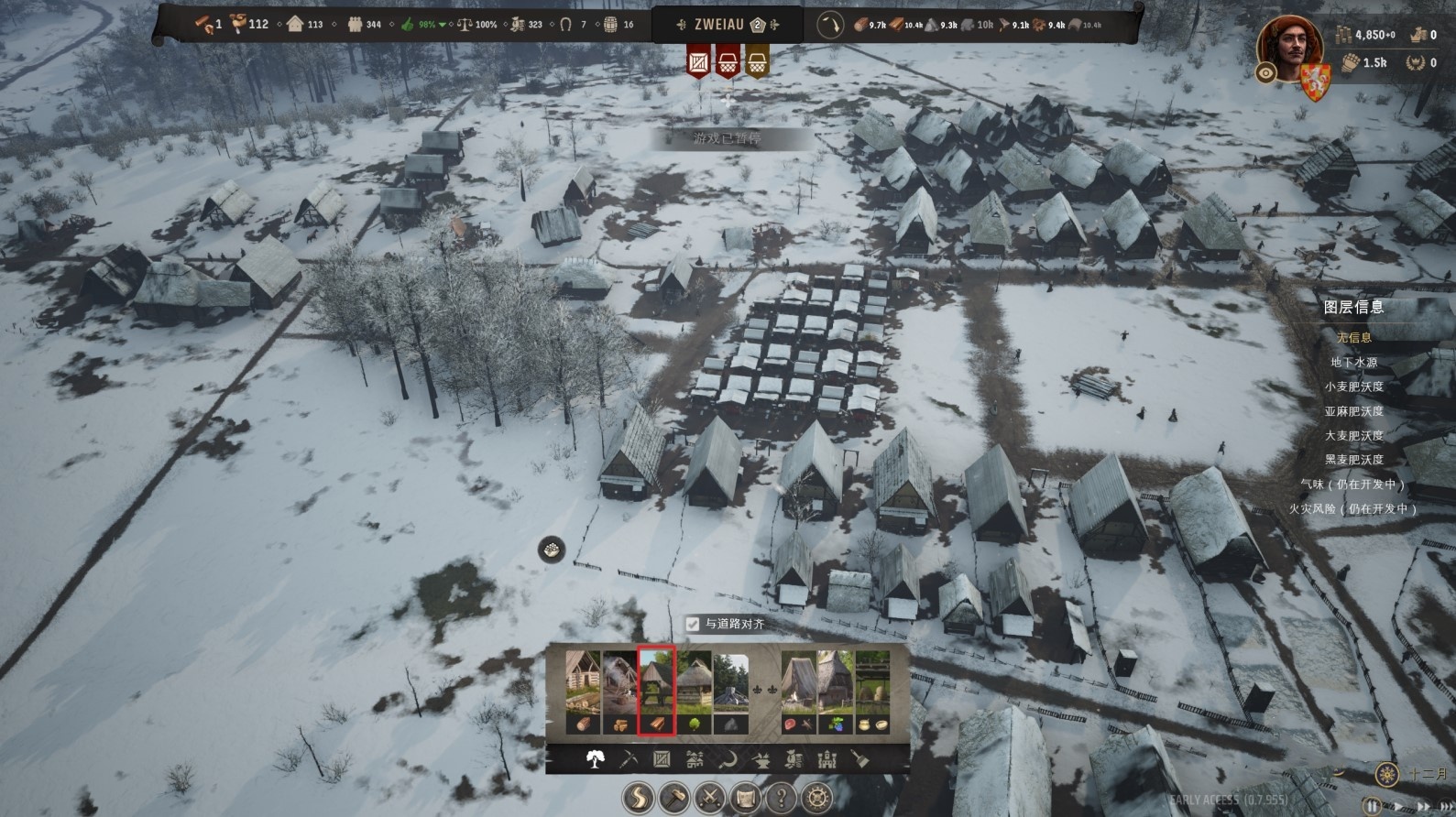Switch to the storage crate build category
The width and height of the screenshot is (1456, 817).
pos(662,759)
